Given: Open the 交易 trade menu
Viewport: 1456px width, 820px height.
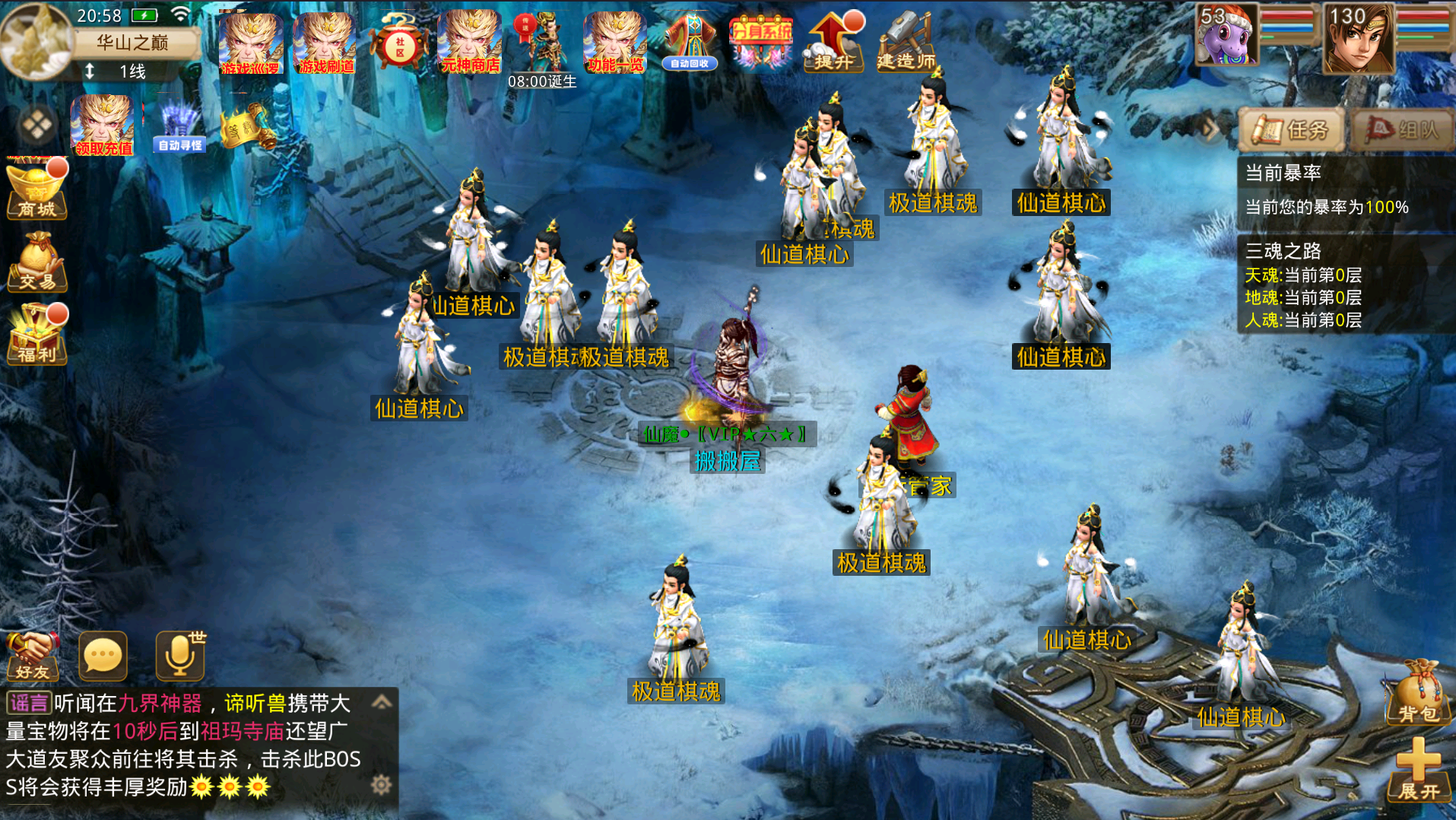Looking at the screenshot, I should [36, 263].
